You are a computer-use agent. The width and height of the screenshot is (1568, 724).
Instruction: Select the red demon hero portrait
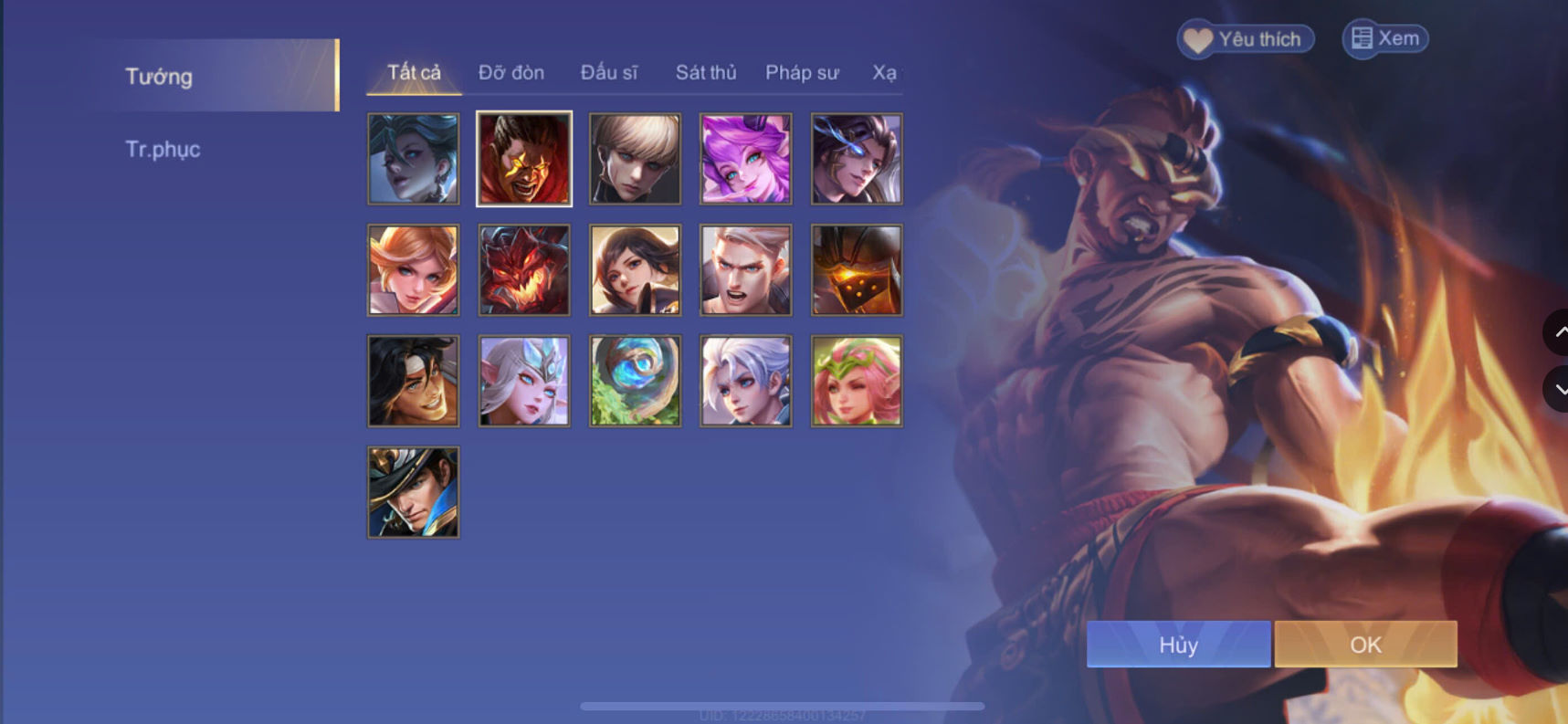523,269
